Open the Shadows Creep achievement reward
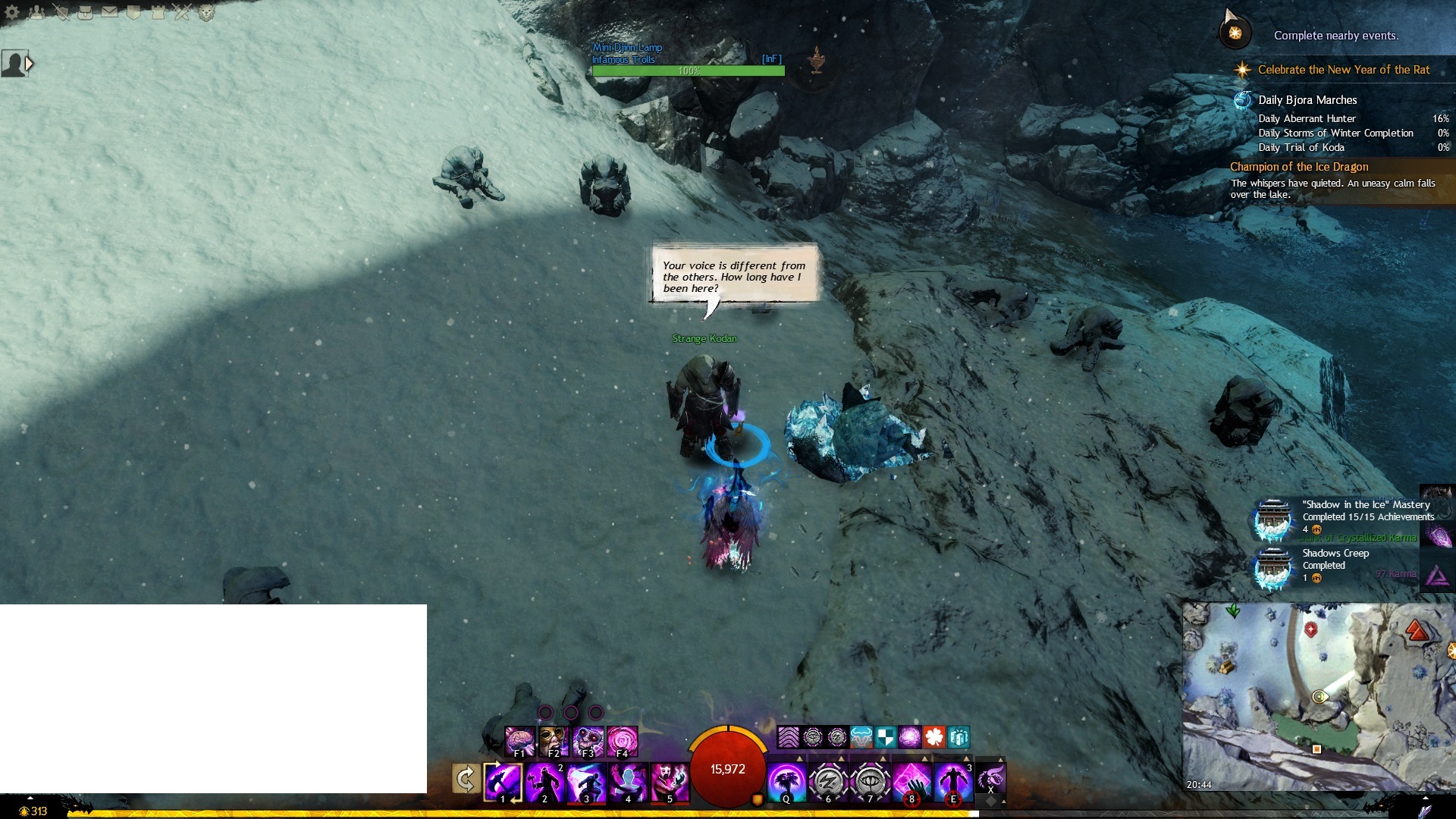 point(1273,566)
